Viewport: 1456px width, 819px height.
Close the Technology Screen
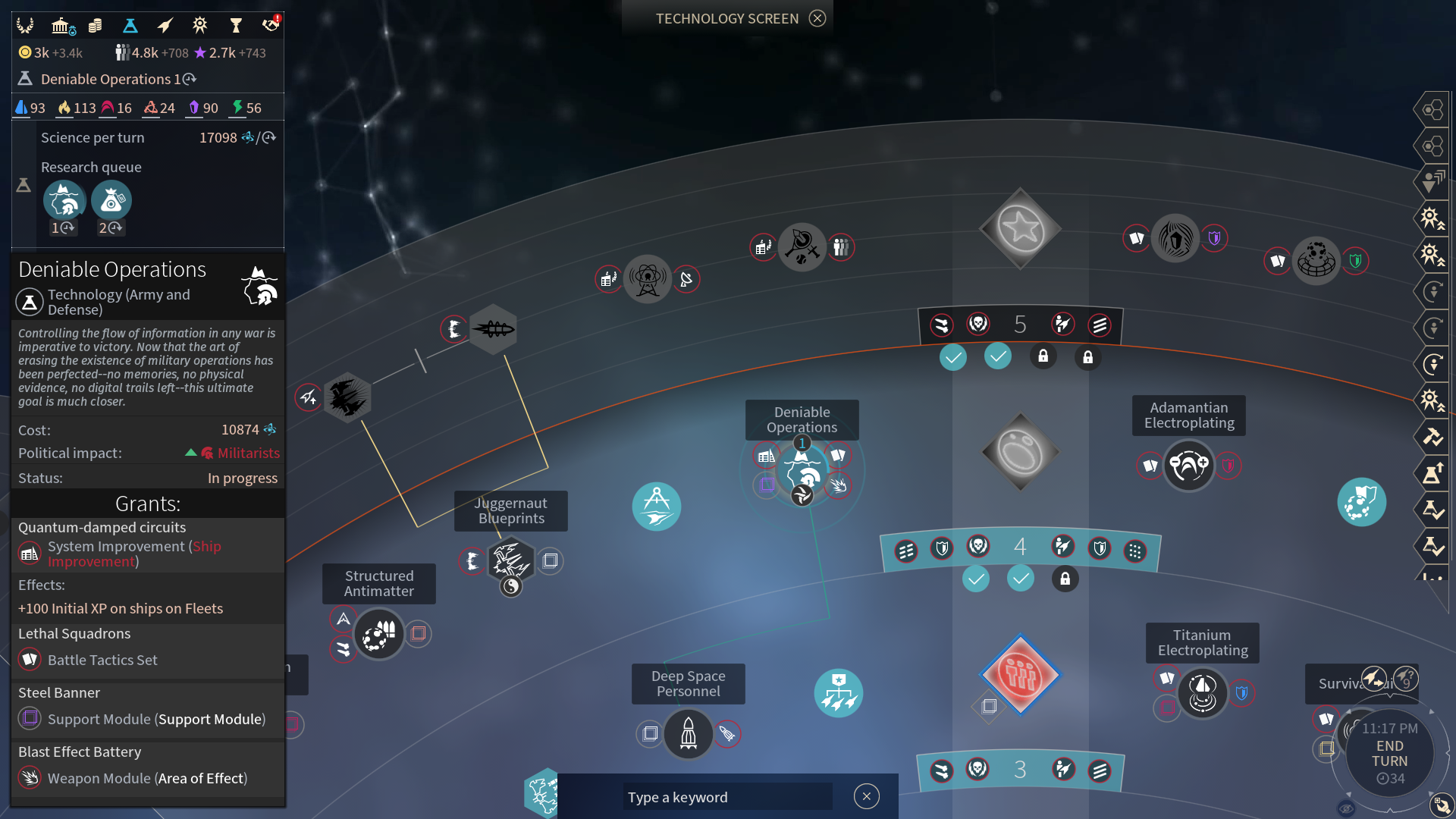point(817,18)
